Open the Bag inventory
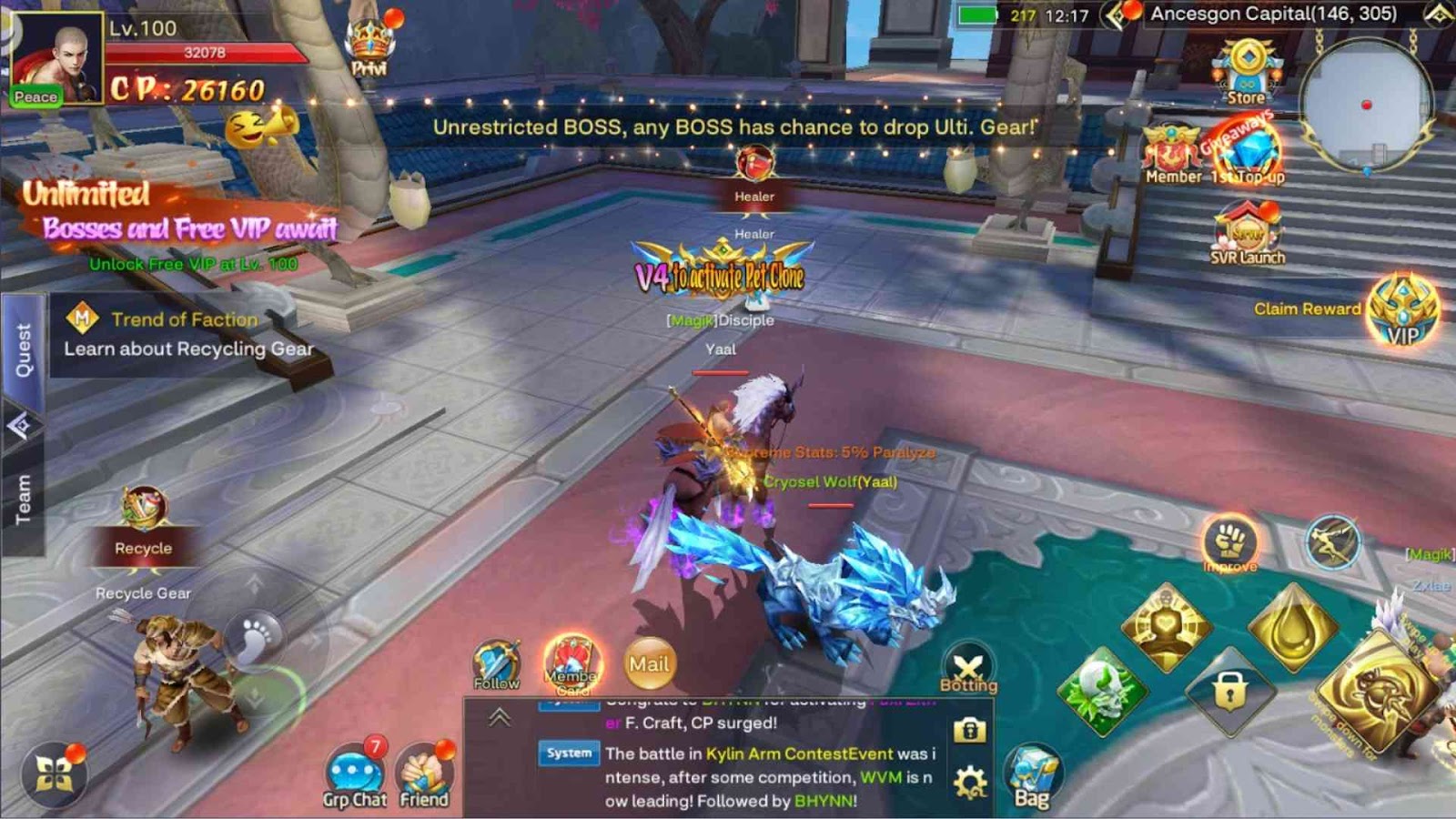The width and height of the screenshot is (1456, 819). pos(1032,776)
